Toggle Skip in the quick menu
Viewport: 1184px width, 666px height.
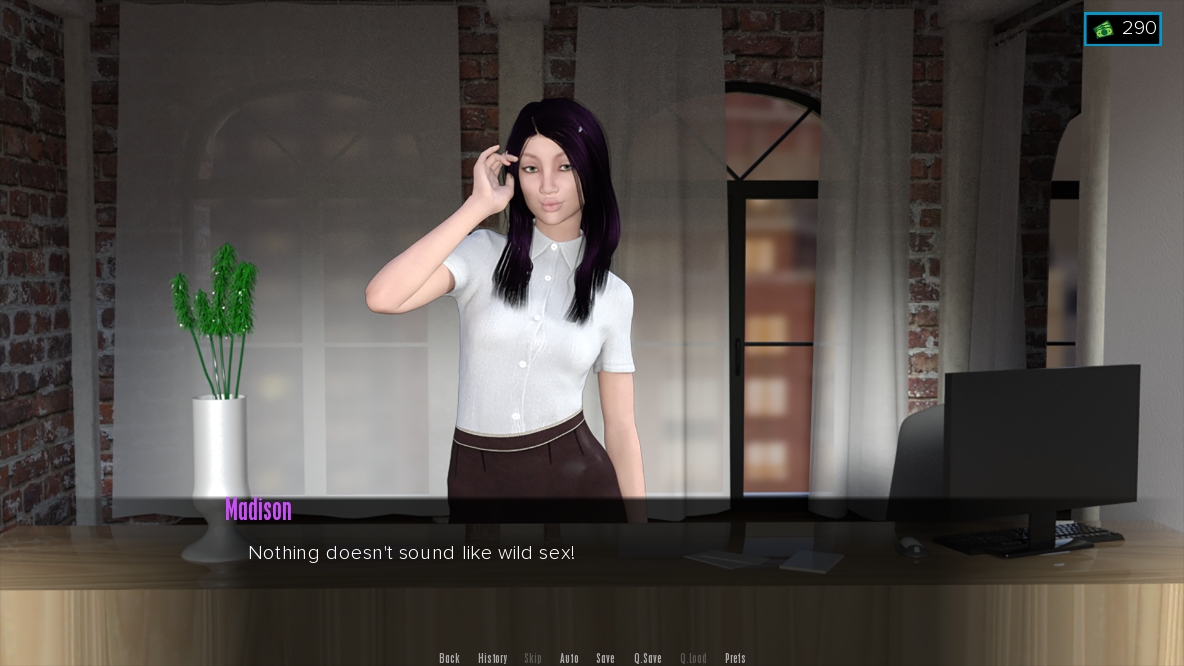coord(533,658)
